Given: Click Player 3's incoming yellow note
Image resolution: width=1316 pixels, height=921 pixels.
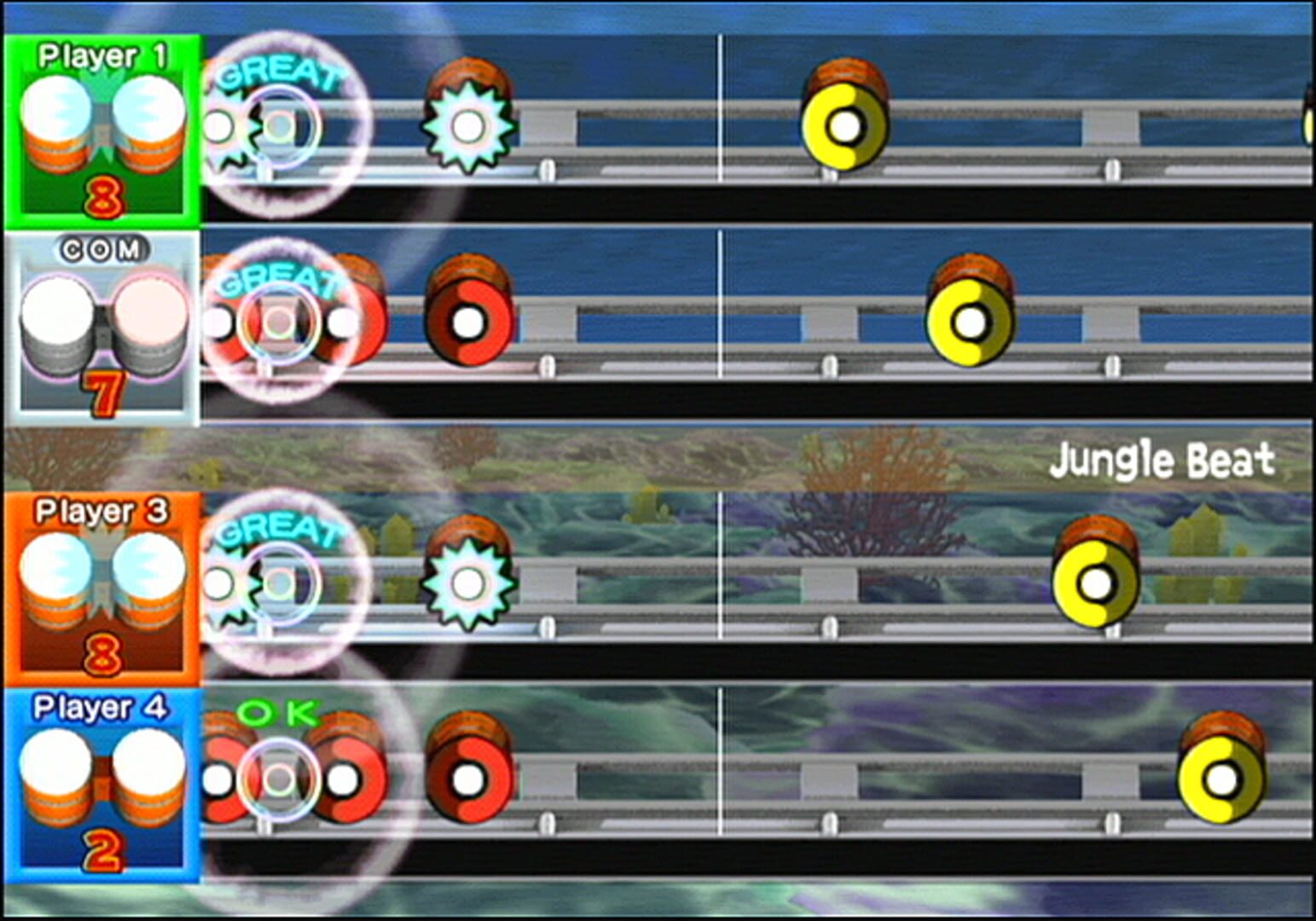Looking at the screenshot, I should 1094,580.
